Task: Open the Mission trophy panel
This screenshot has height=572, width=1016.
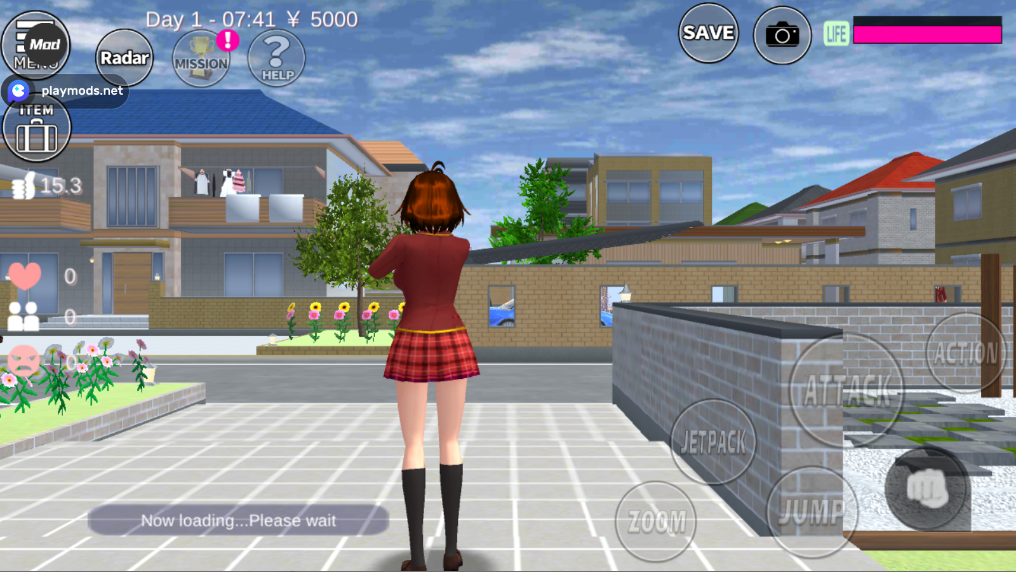Action: click(x=201, y=58)
